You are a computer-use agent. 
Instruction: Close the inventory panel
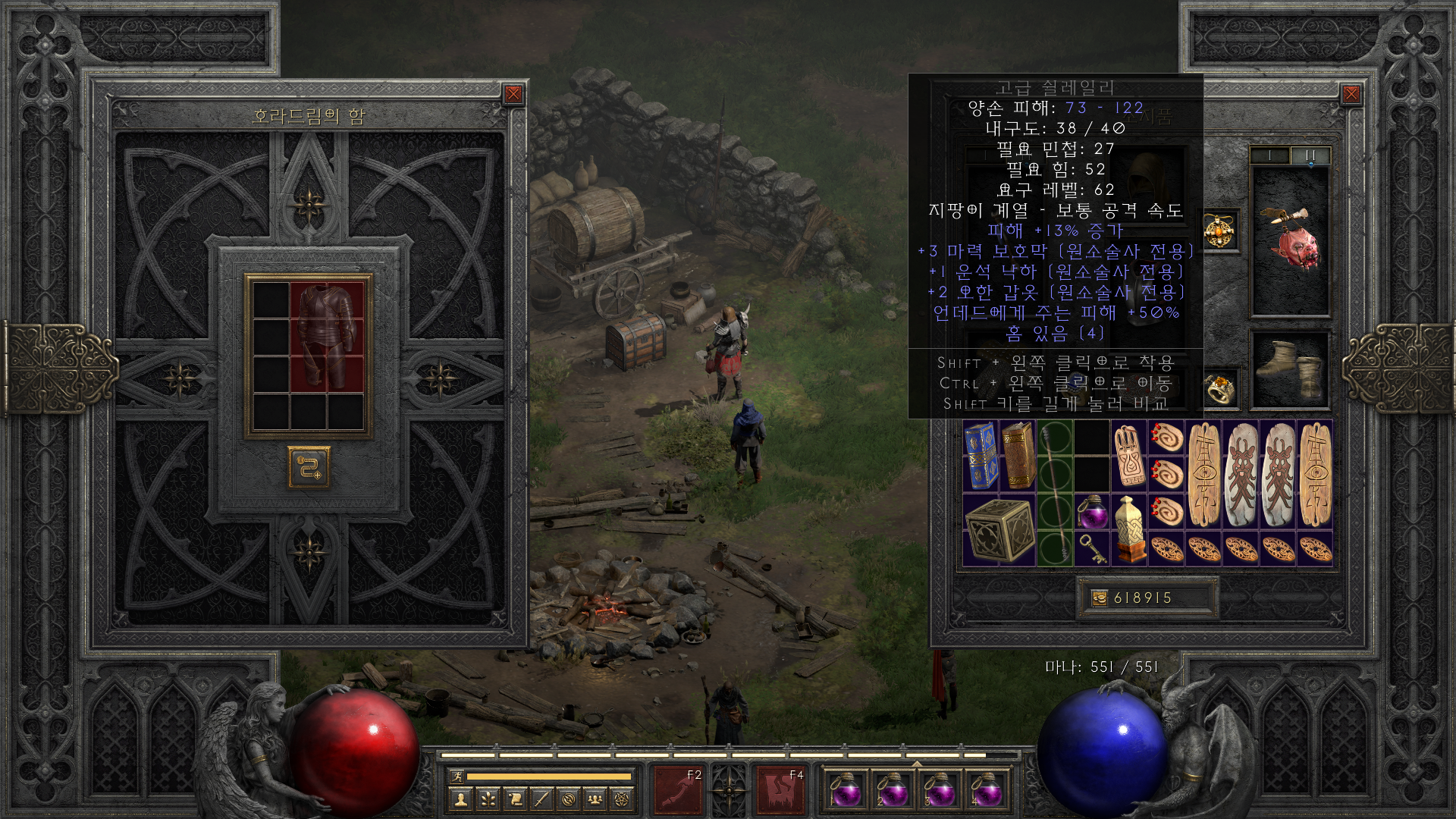(1351, 94)
